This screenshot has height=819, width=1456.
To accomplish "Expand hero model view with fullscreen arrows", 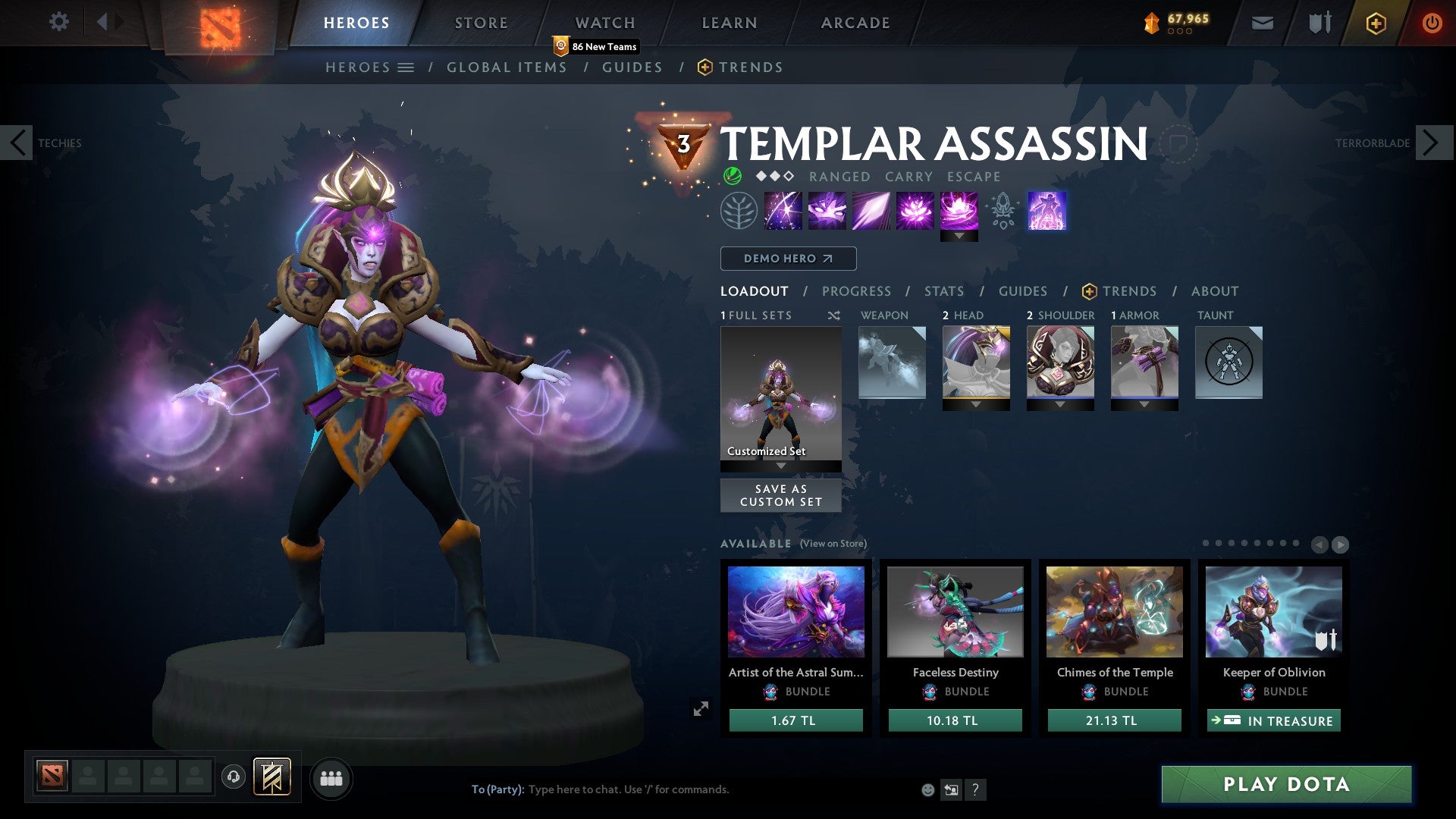I will pos(701,708).
